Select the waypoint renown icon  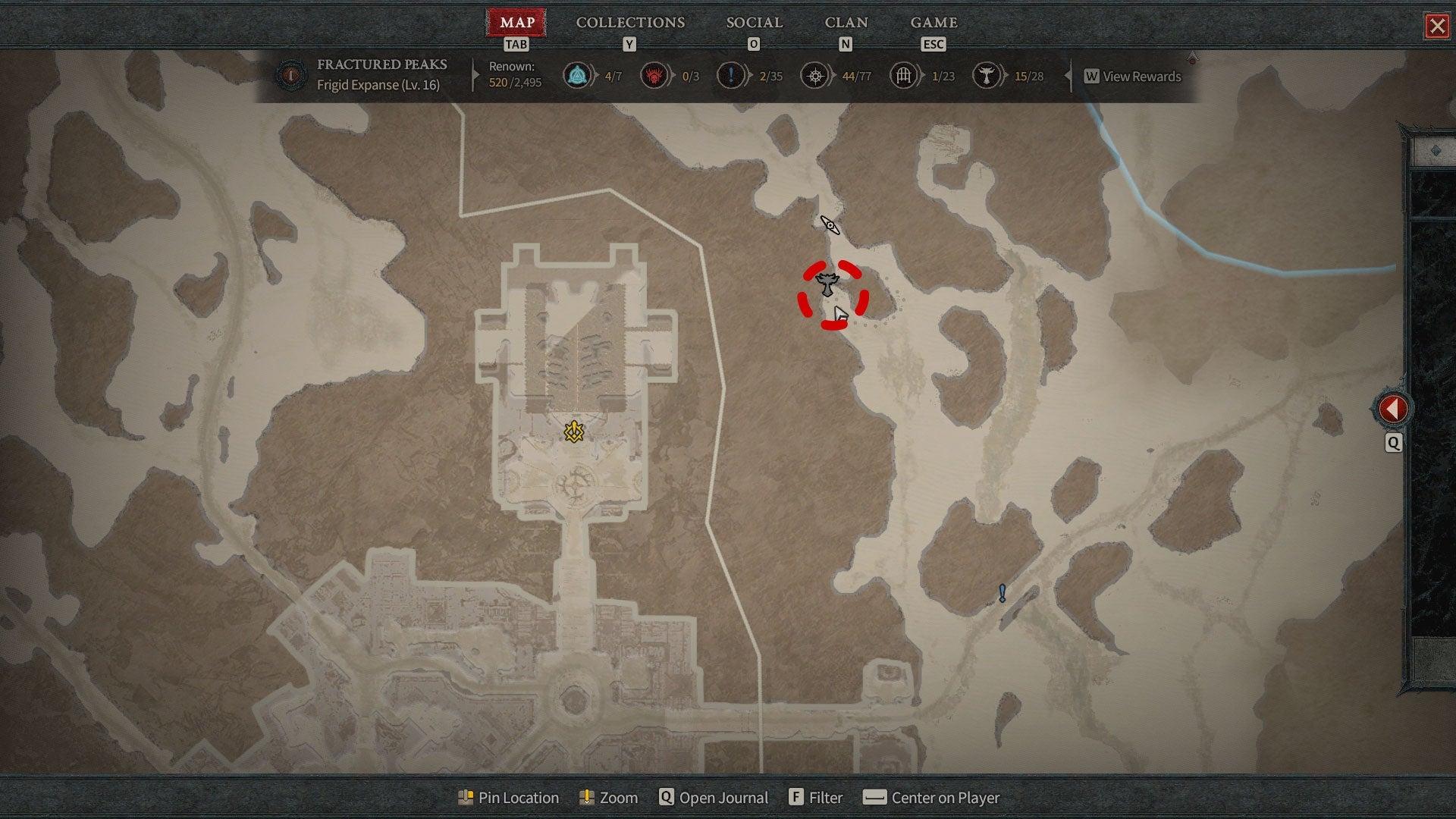577,76
